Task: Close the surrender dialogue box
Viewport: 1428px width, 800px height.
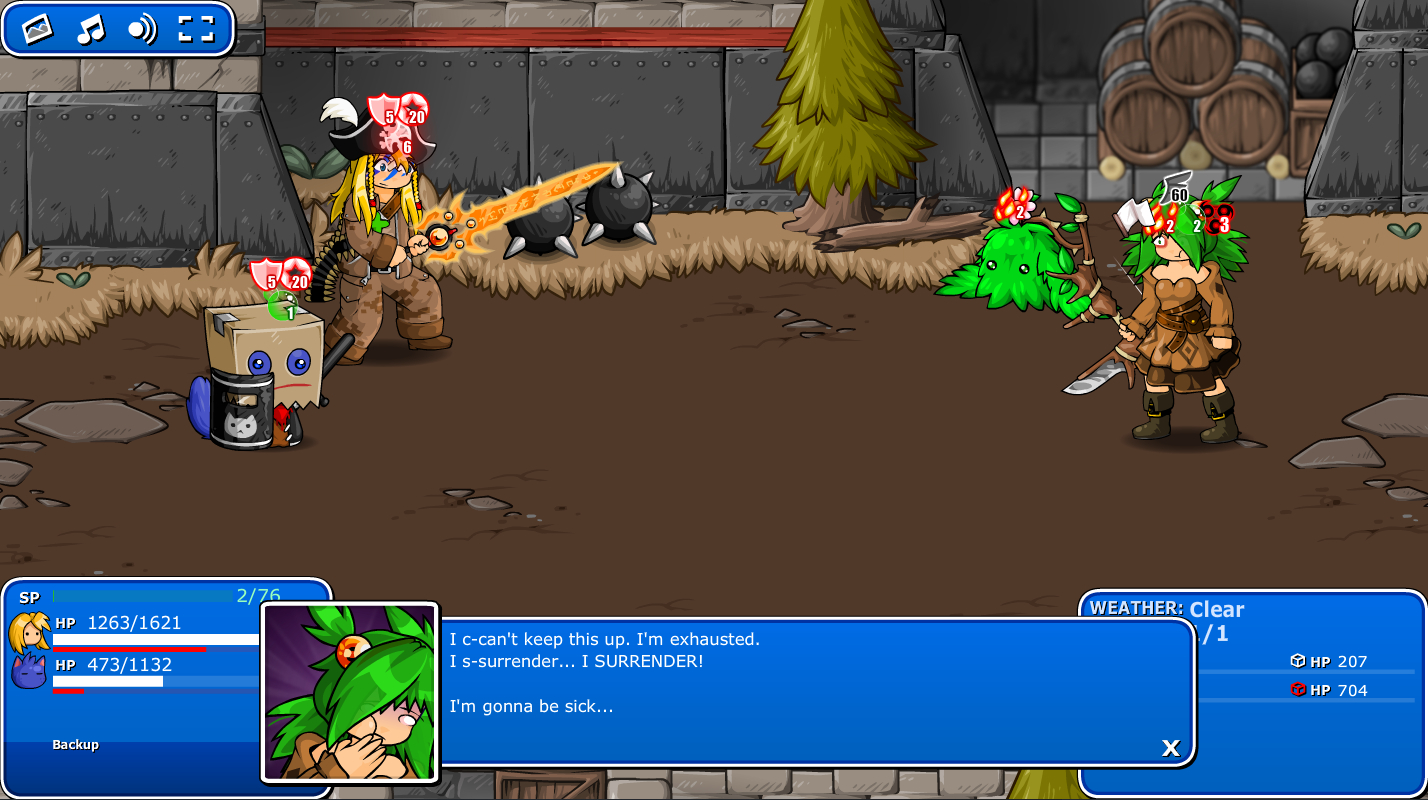Action: [x=1170, y=747]
